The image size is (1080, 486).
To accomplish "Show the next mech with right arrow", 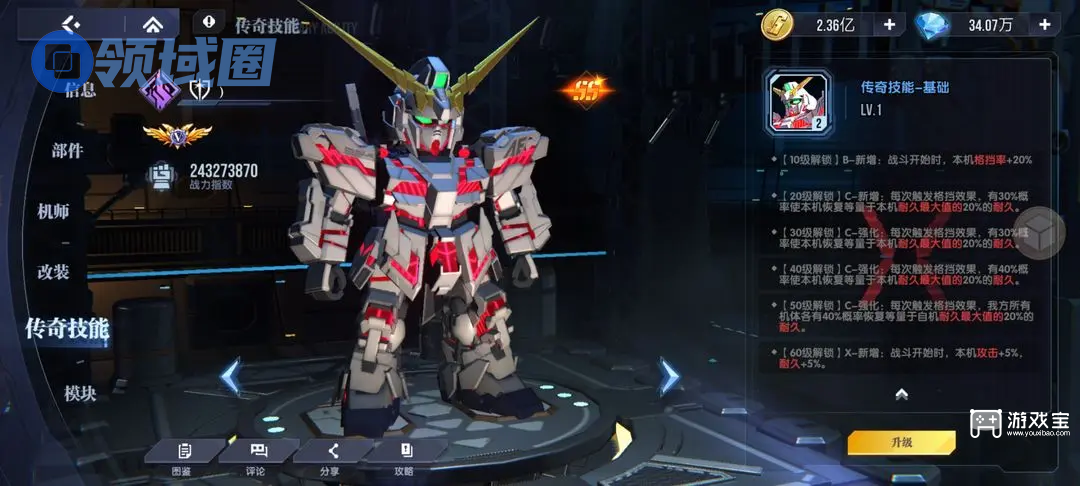I will (x=668, y=376).
